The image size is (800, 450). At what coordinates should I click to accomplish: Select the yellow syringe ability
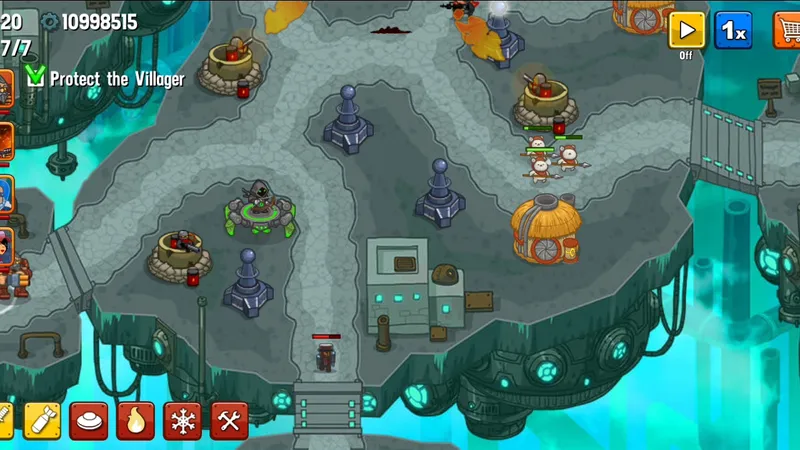pos(5,421)
